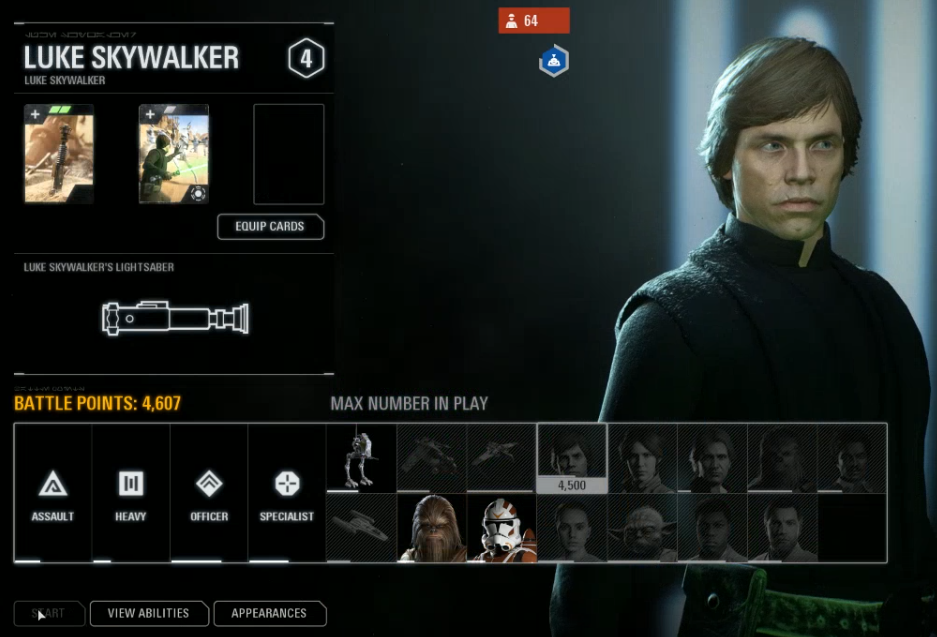The image size is (937, 637).
Task: Select the Finn hero portrait
Action: (712, 527)
